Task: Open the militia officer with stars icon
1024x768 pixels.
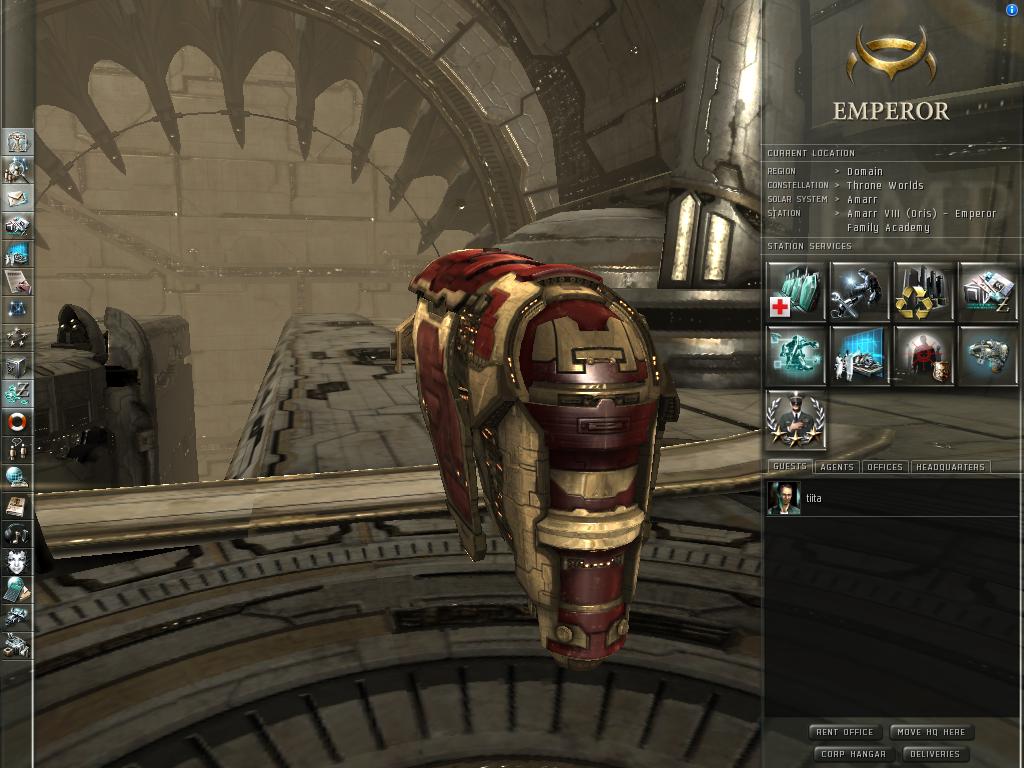Action: [x=796, y=419]
